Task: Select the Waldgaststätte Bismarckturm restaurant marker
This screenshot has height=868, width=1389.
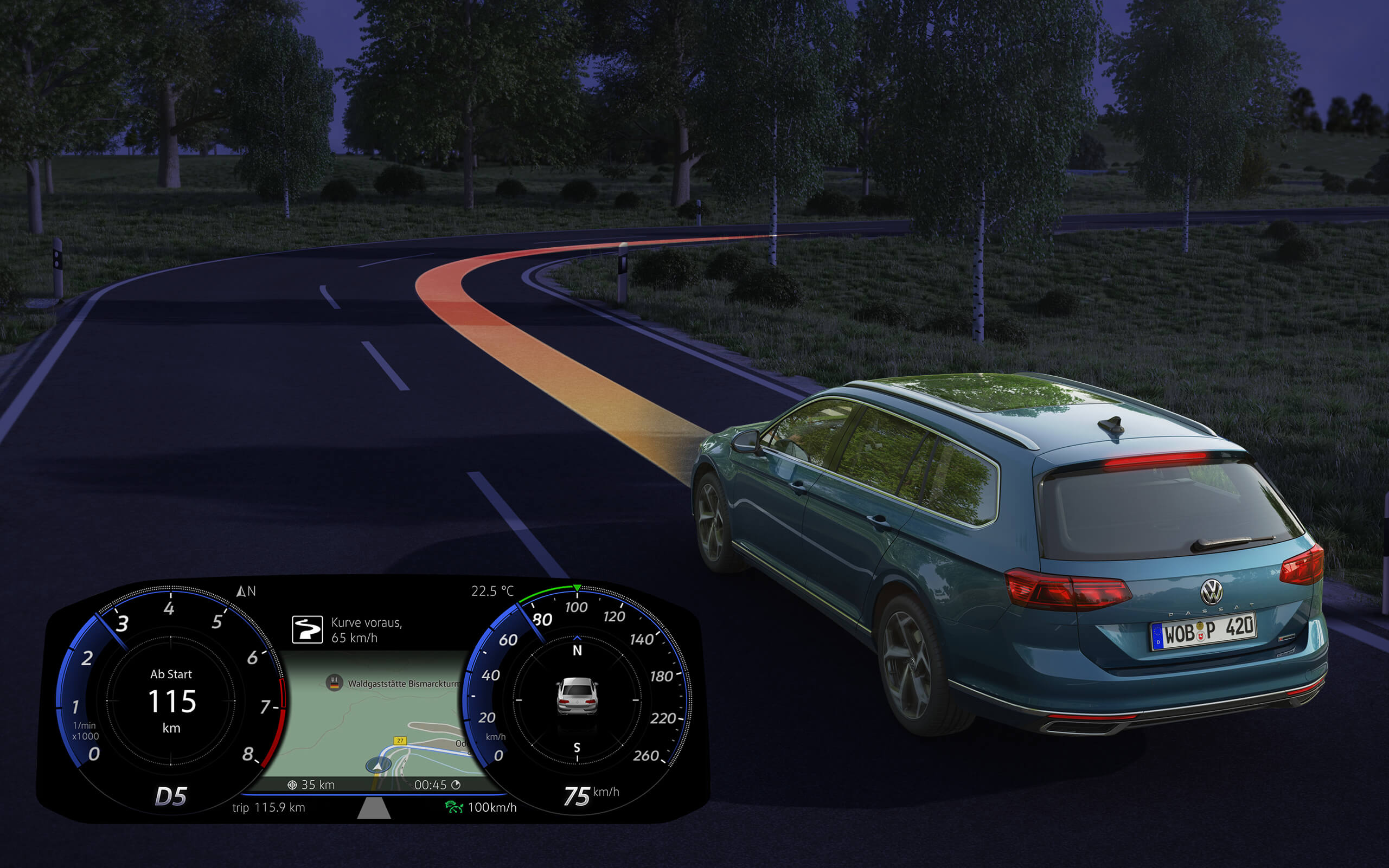Action: [x=334, y=683]
